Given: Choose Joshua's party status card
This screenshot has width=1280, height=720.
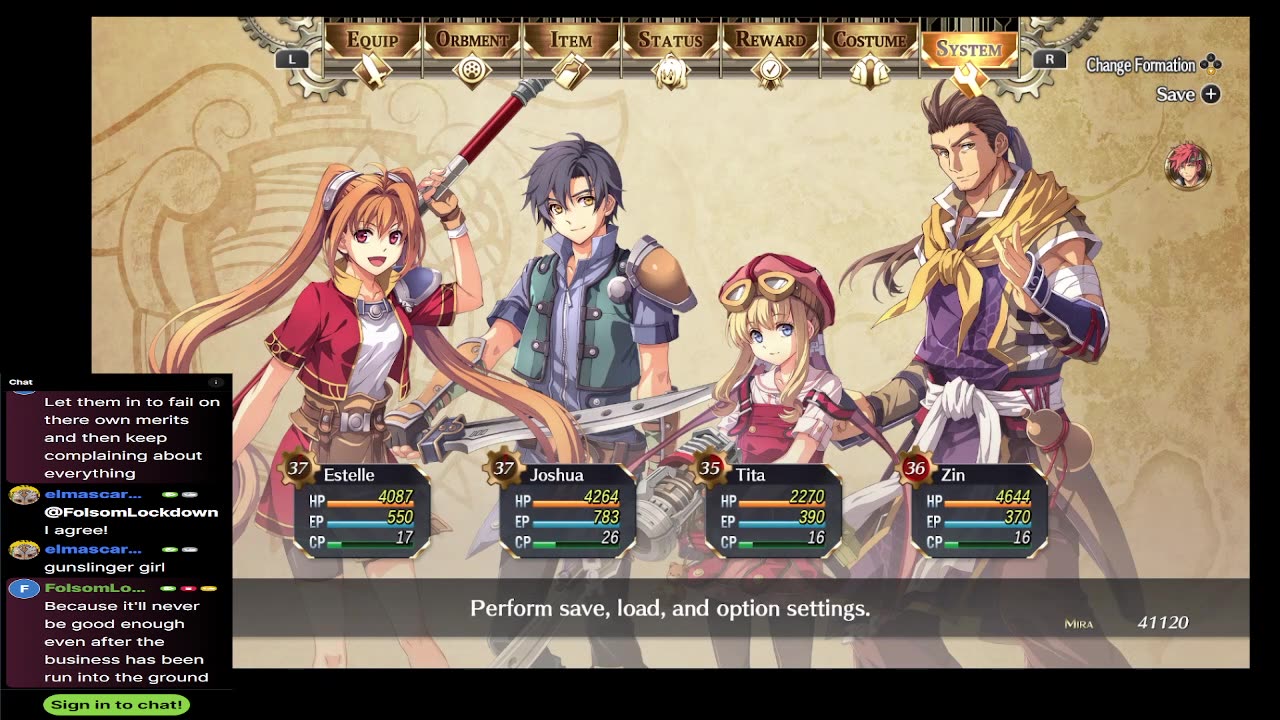Looking at the screenshot, I should 566,507.
